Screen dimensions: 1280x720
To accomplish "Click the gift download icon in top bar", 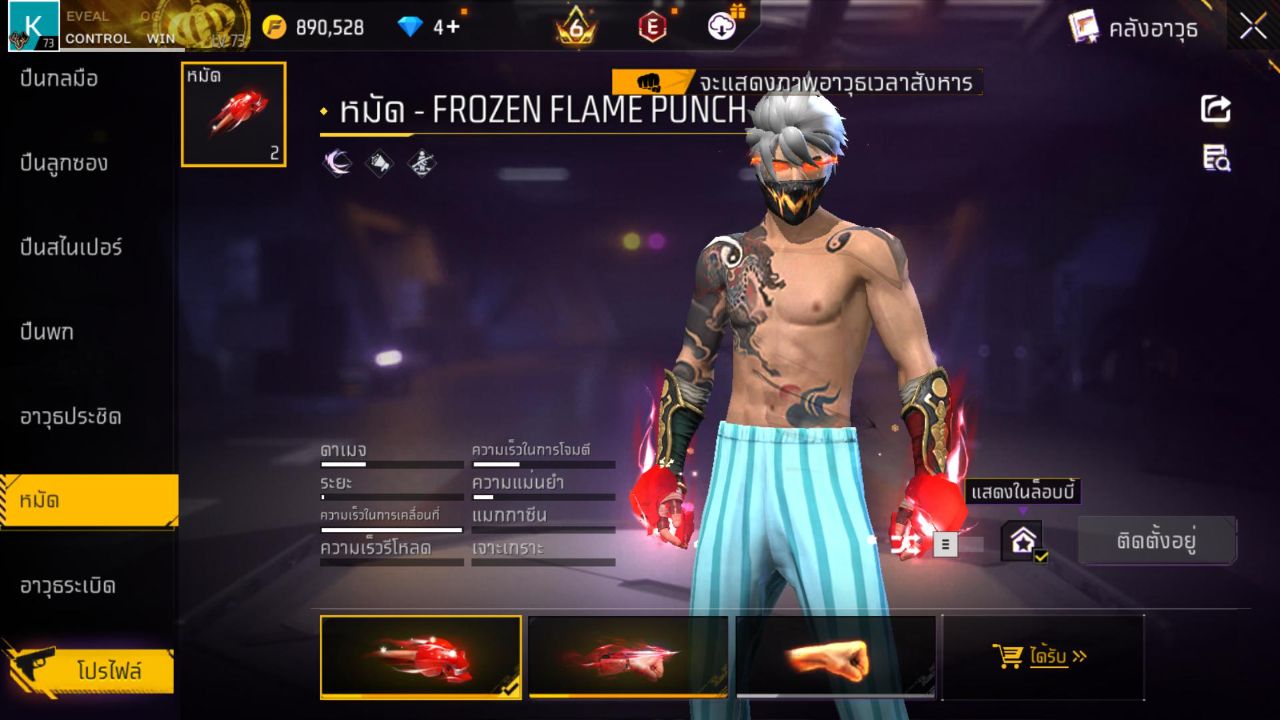I will pyautogui.click(x=722, y=25).
